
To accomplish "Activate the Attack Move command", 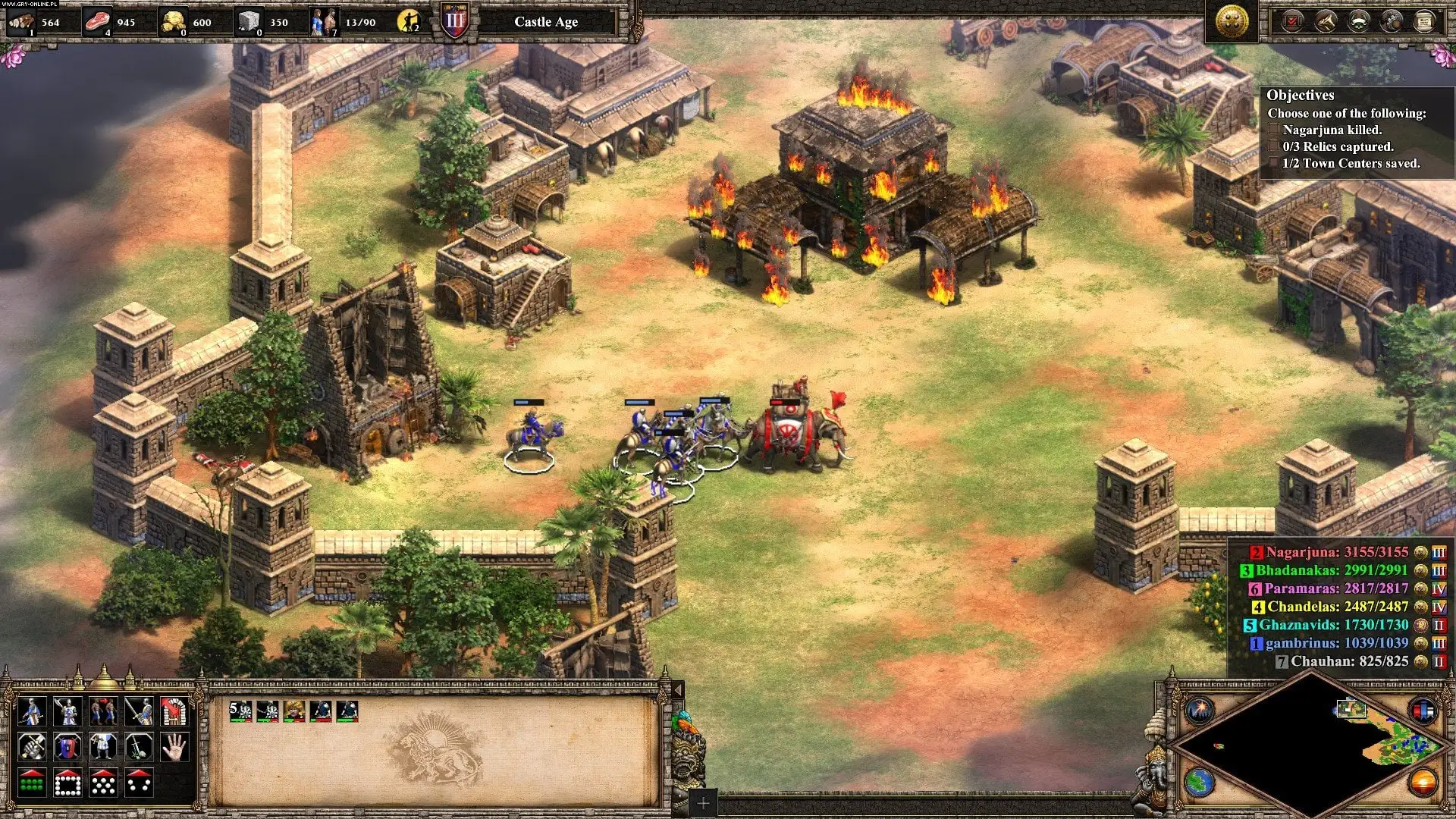I will pyautogui.click(x=139, y=711).
